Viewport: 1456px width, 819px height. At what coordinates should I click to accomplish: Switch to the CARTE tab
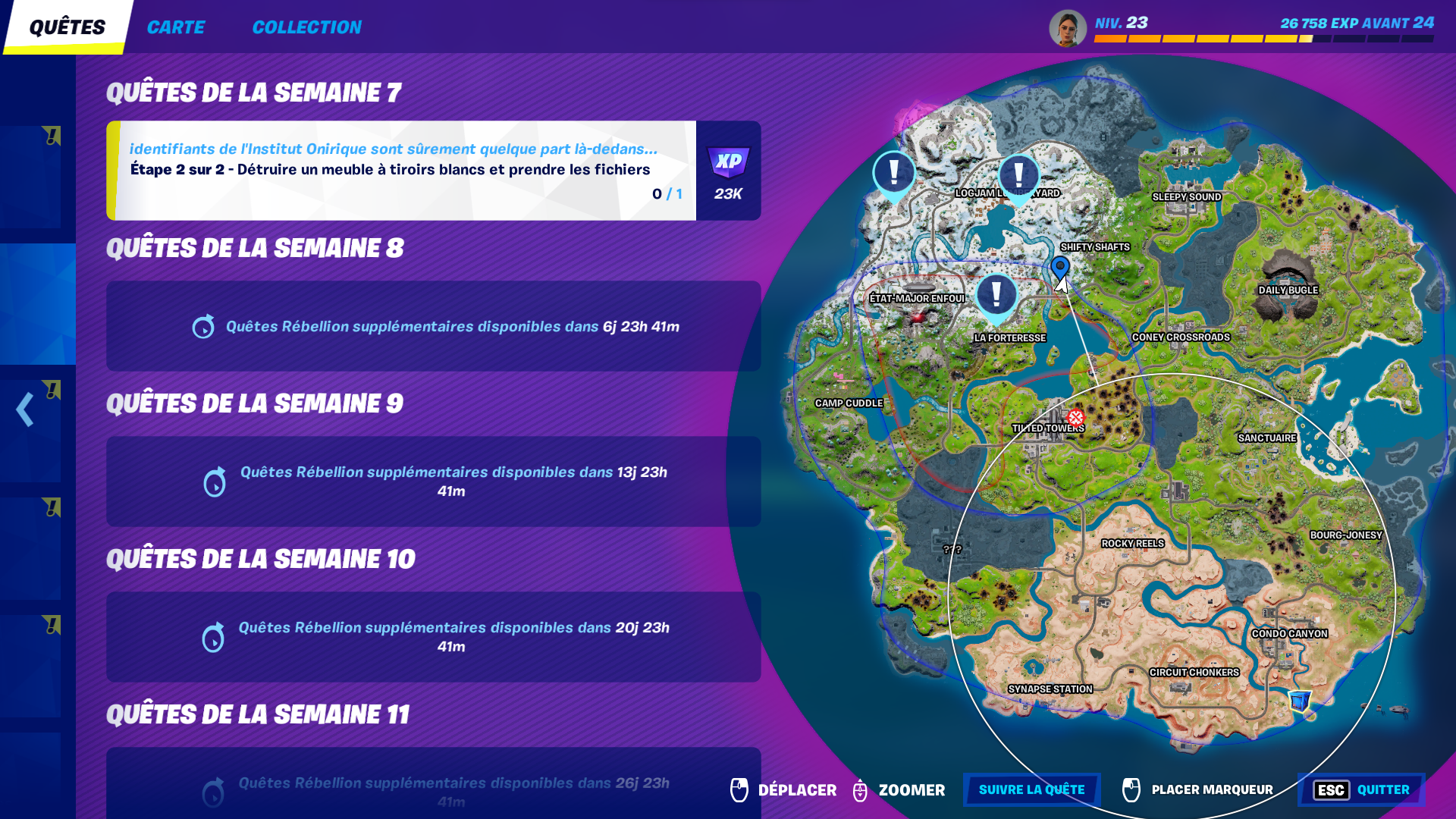coord(176,27)
